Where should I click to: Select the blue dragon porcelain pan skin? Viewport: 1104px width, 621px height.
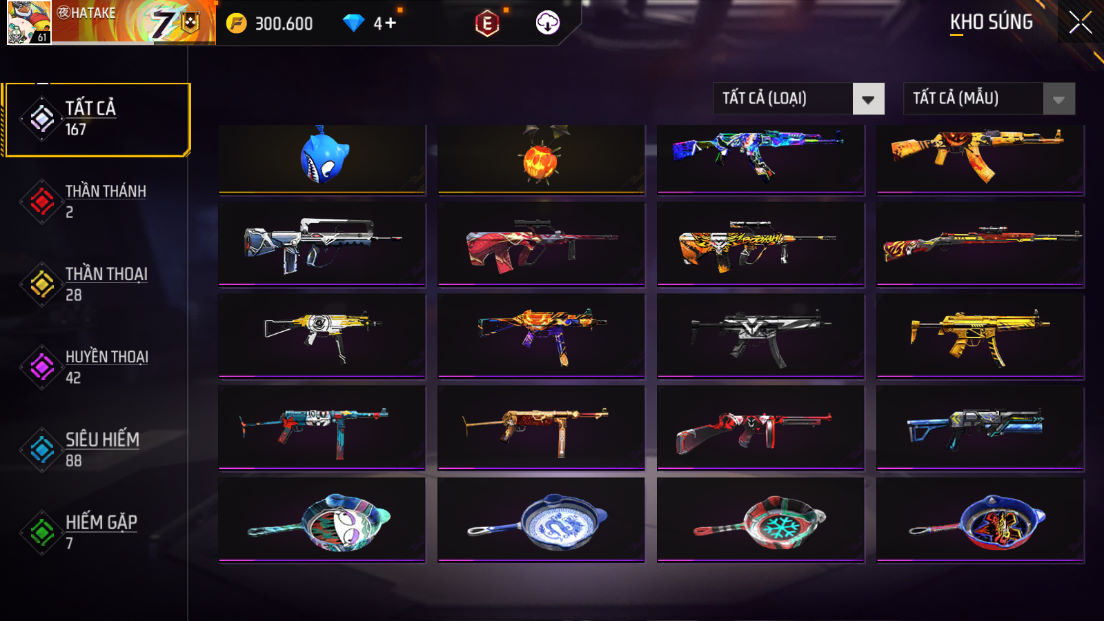click(x=541, y=520)
